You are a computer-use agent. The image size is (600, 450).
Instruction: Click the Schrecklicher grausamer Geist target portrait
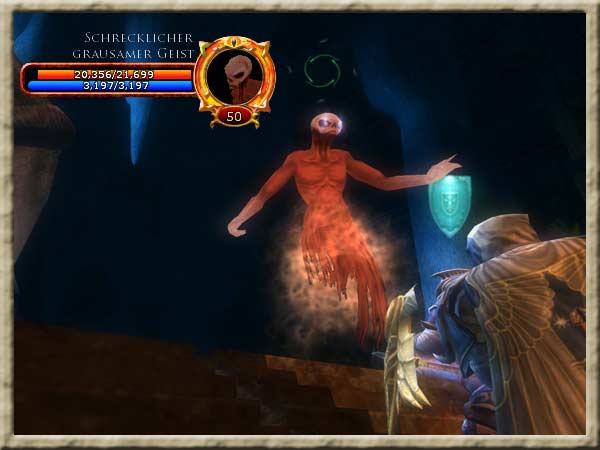coord(235,77)
